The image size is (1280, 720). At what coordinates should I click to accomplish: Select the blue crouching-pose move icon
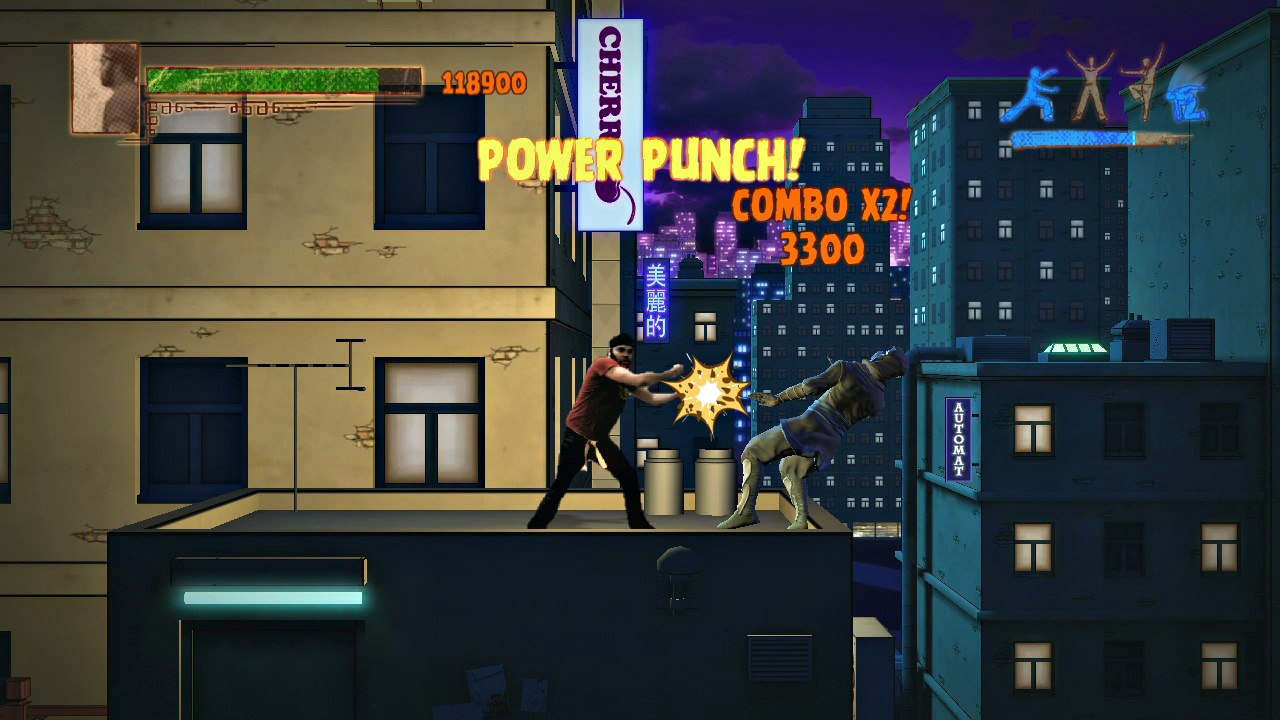(x=1186, y=100)
